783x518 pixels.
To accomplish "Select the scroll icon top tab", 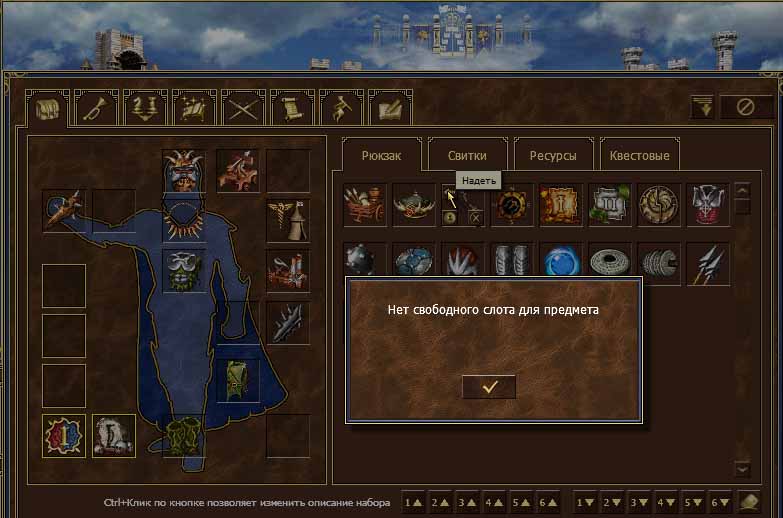I will click(x=292, y=108).
